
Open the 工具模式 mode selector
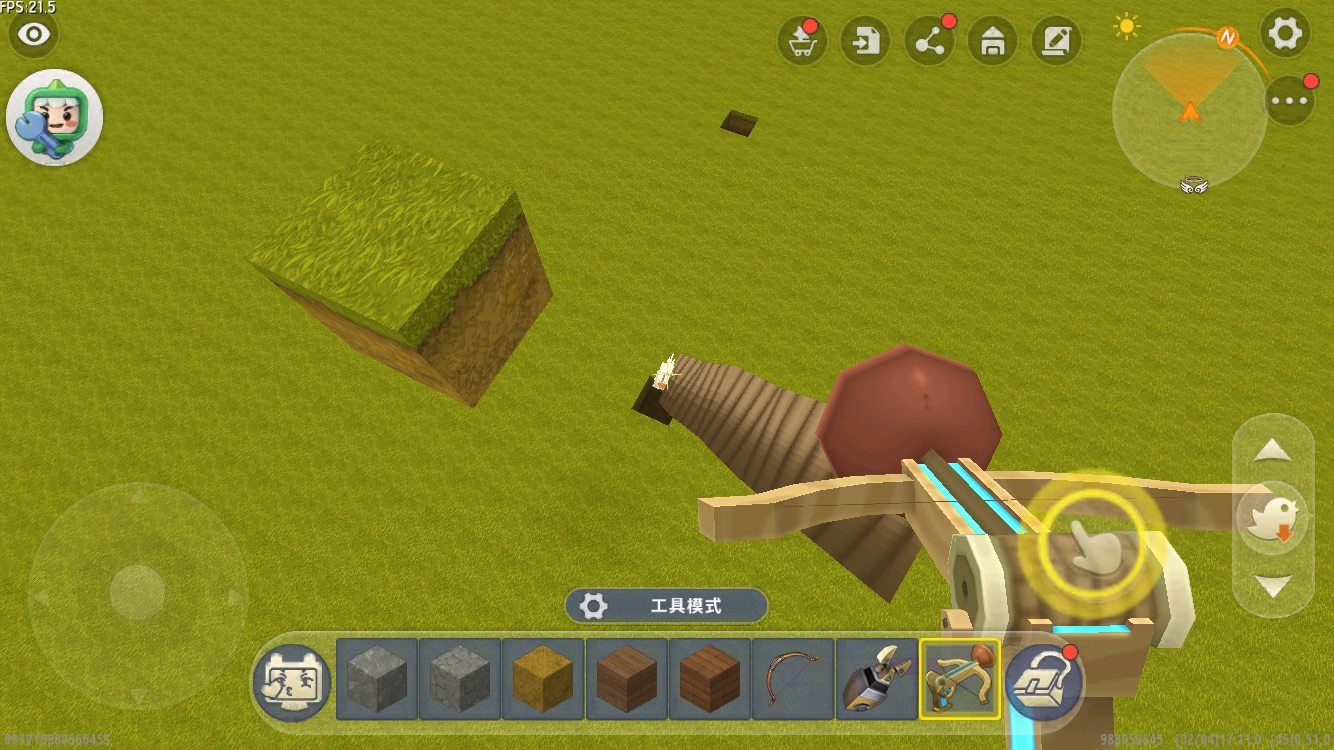667,606
